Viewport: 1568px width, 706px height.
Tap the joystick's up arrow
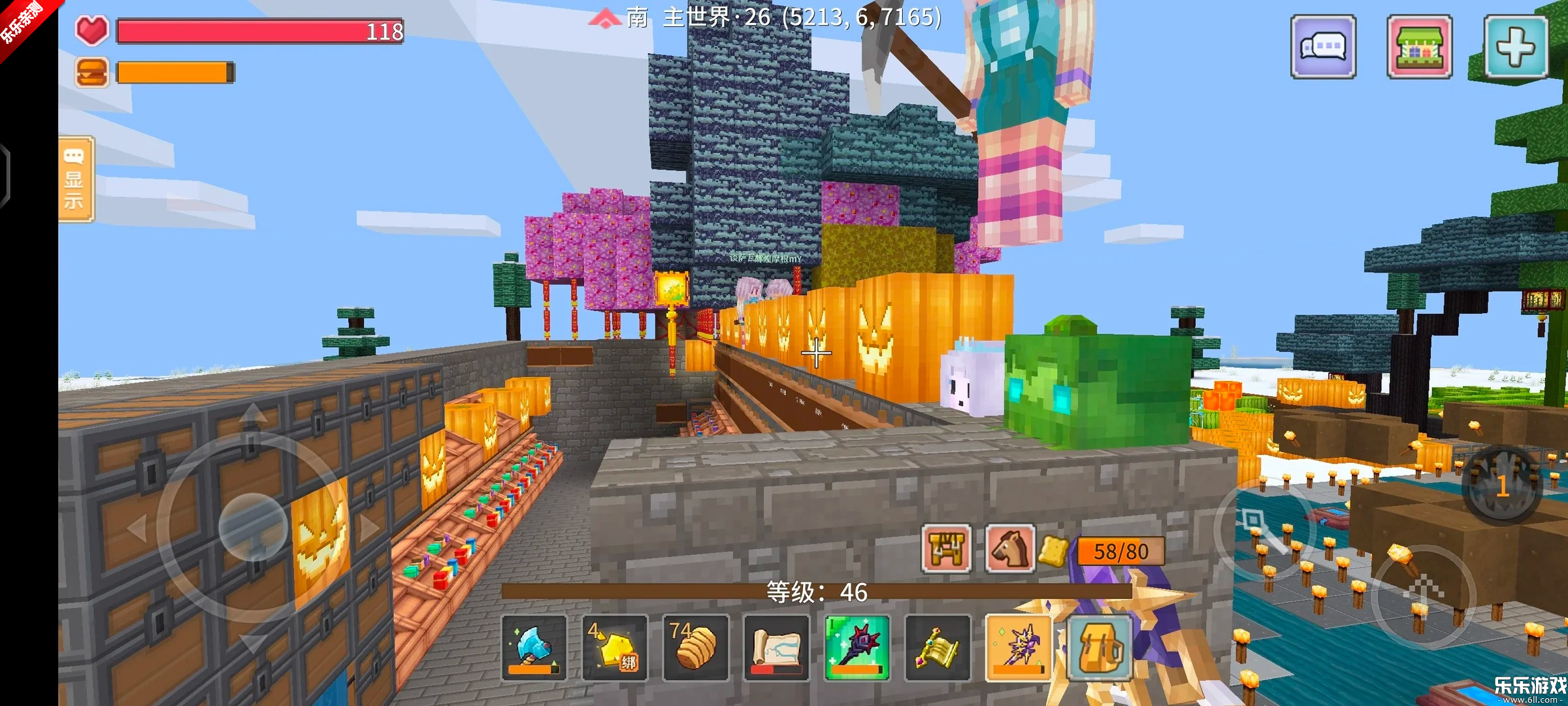click(x=253, y=415)
